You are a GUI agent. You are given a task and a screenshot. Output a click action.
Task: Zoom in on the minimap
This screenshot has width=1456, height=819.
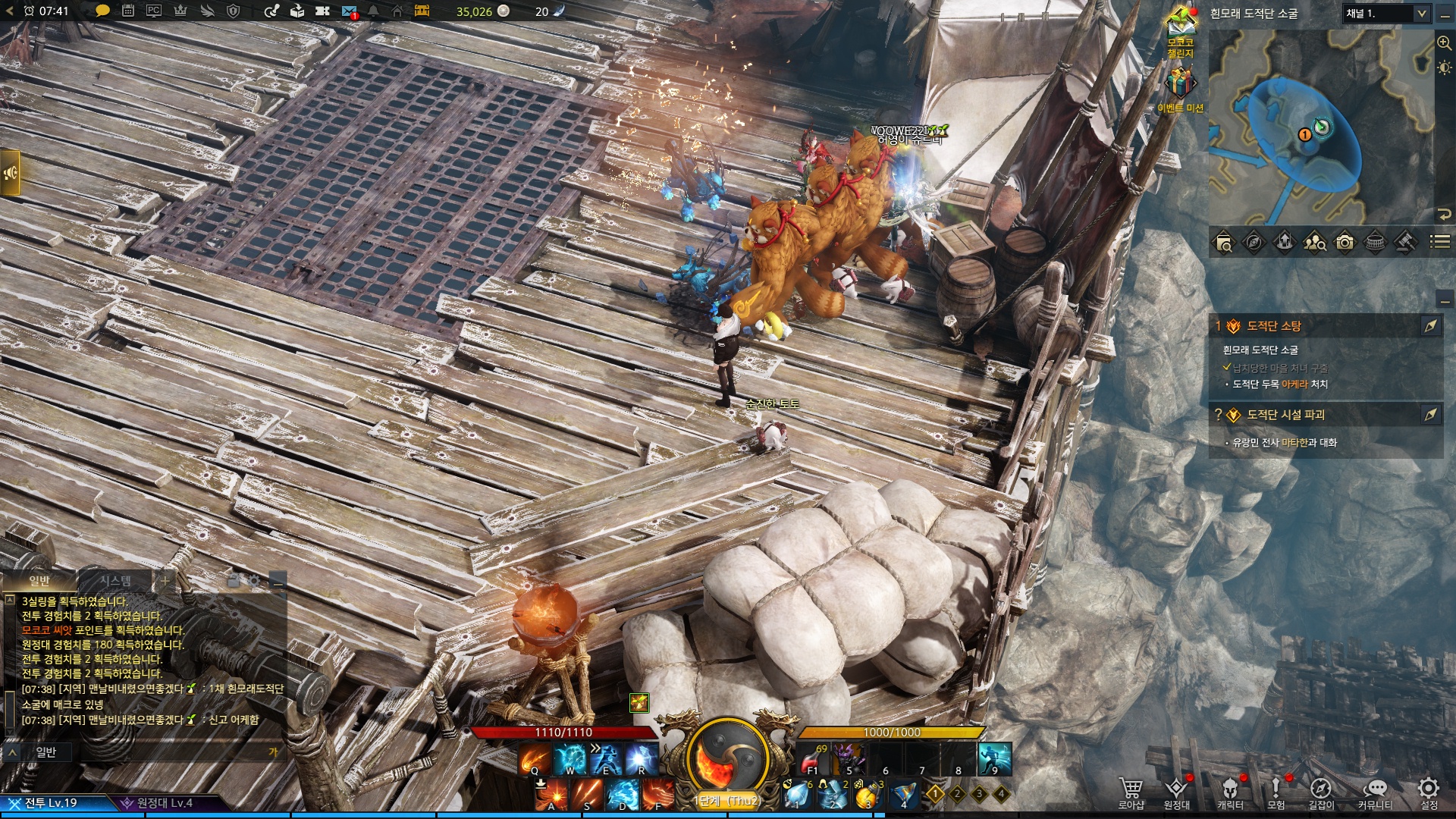click(x=1444, y=43)
